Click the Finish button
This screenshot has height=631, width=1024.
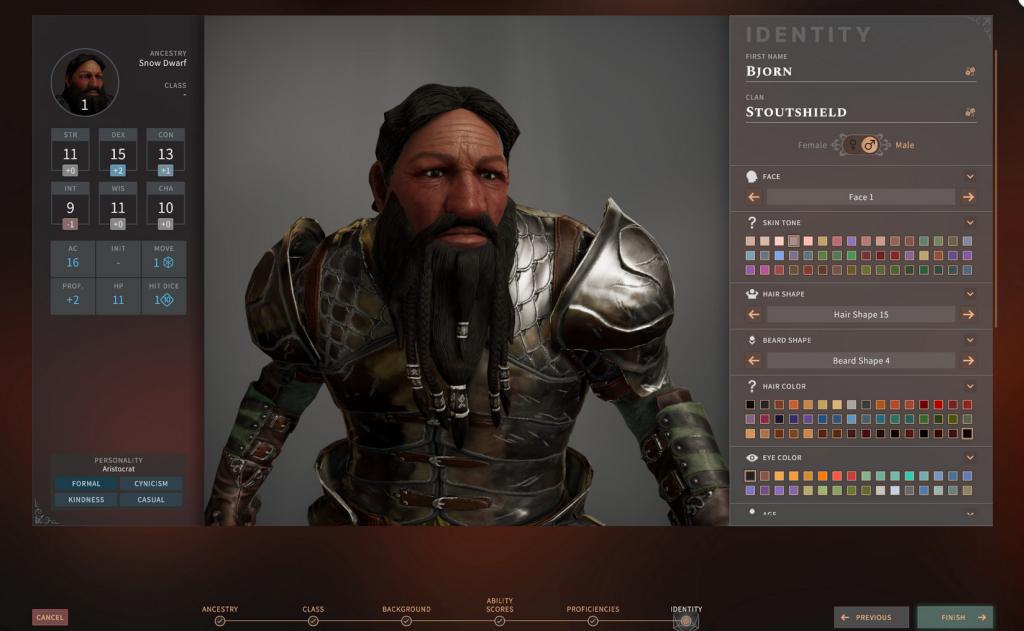(955, 617)
